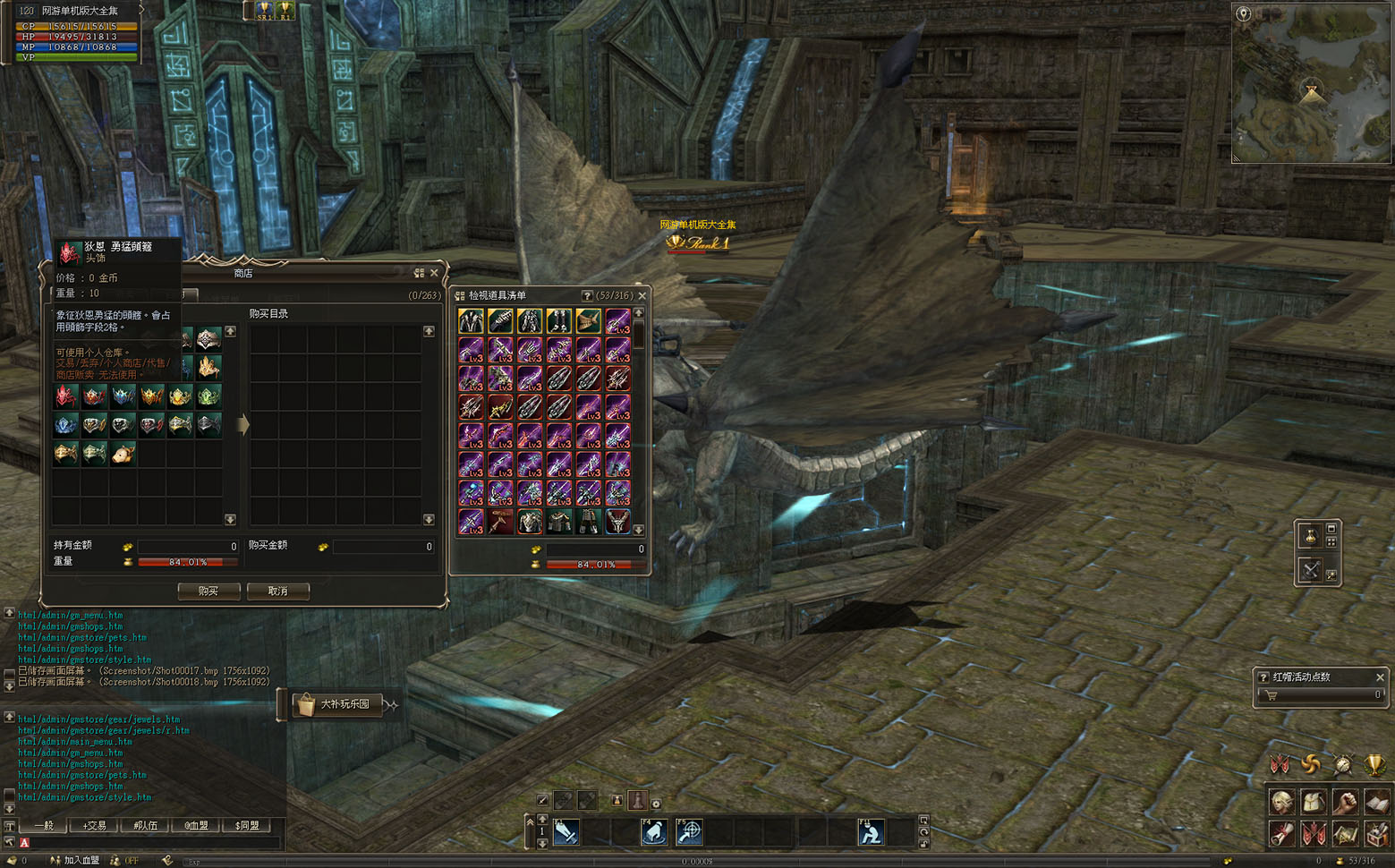Select the @血盟 clan chat tab

(196, 825)
